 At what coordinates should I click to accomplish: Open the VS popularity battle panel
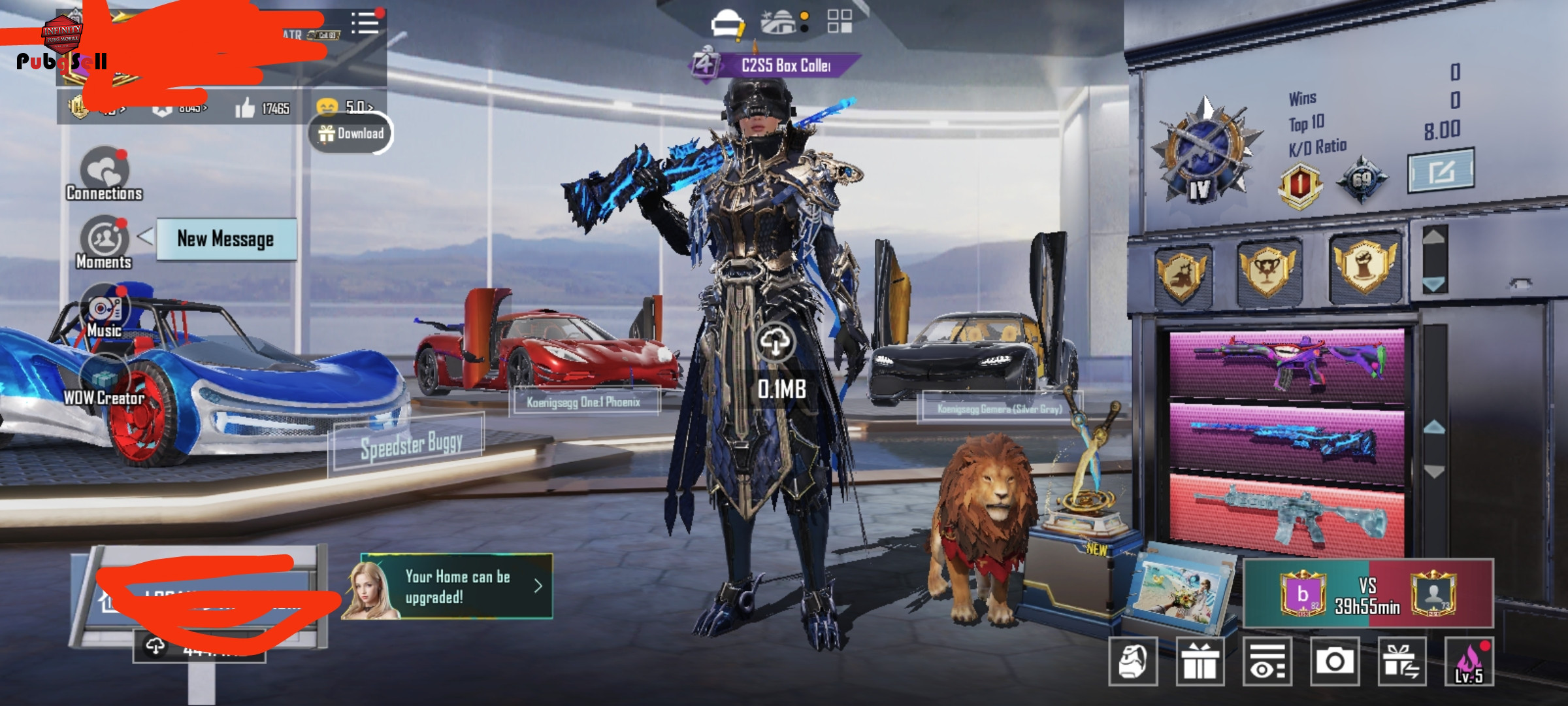[x=1368, y=594]
